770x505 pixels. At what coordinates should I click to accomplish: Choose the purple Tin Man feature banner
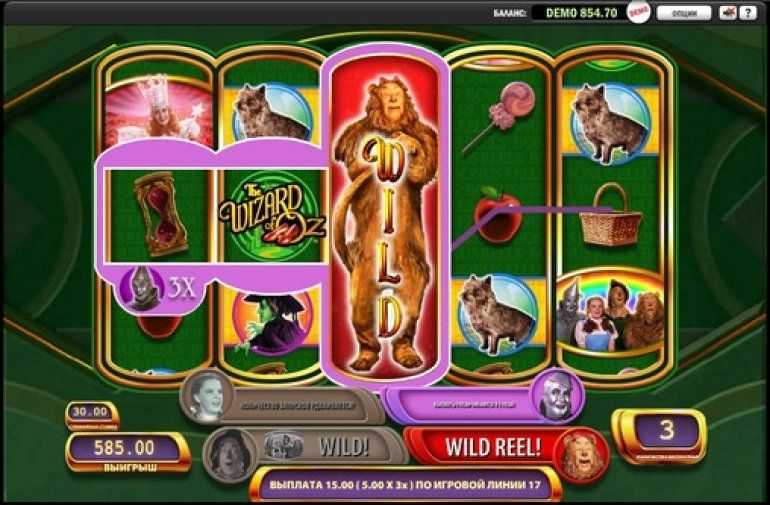pyautogui.click(x=480, y=402)
